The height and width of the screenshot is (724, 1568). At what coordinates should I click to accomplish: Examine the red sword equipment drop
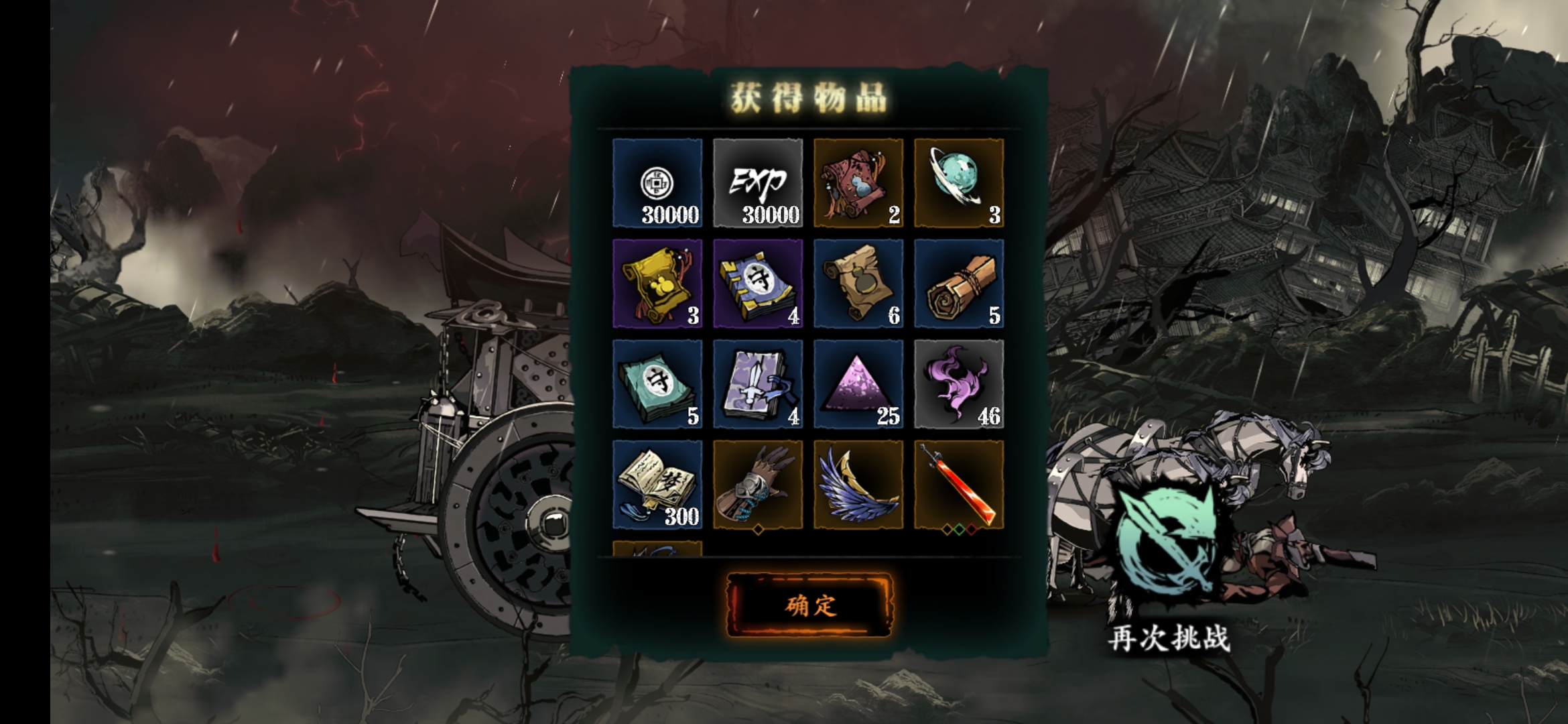click(x=959, y=485)
